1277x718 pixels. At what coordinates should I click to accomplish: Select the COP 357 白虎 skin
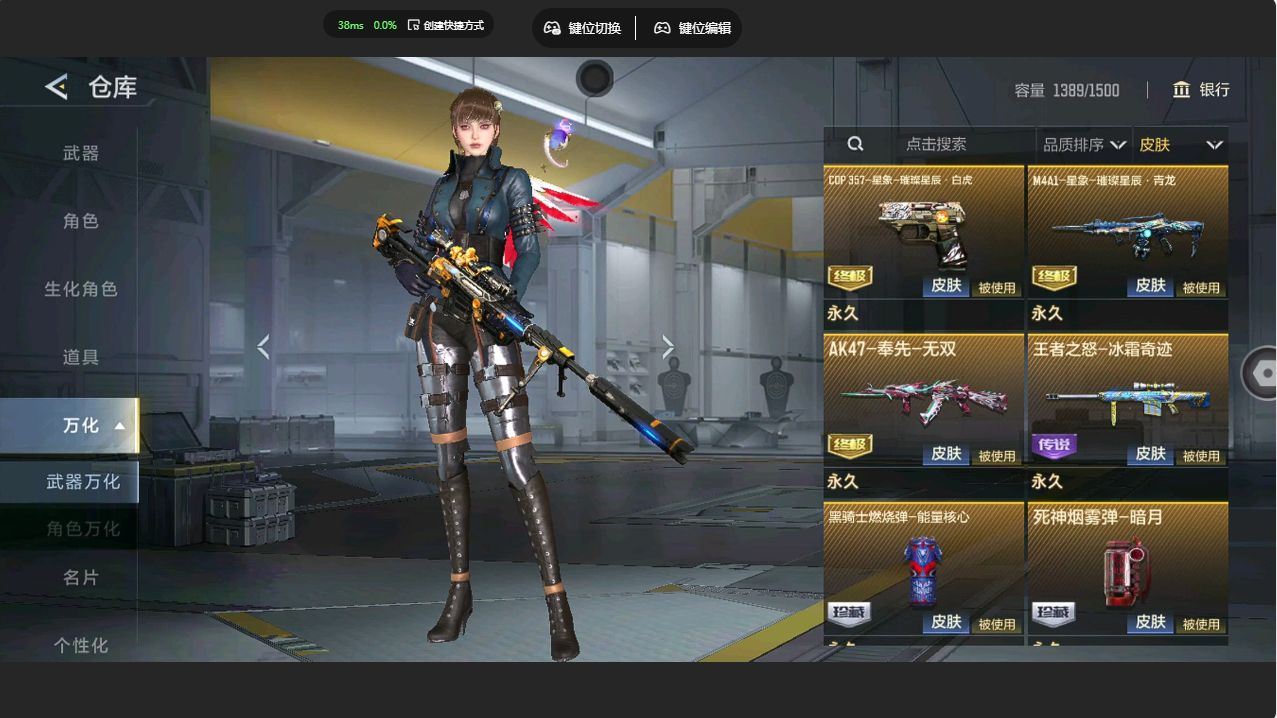tap(923, 232)
